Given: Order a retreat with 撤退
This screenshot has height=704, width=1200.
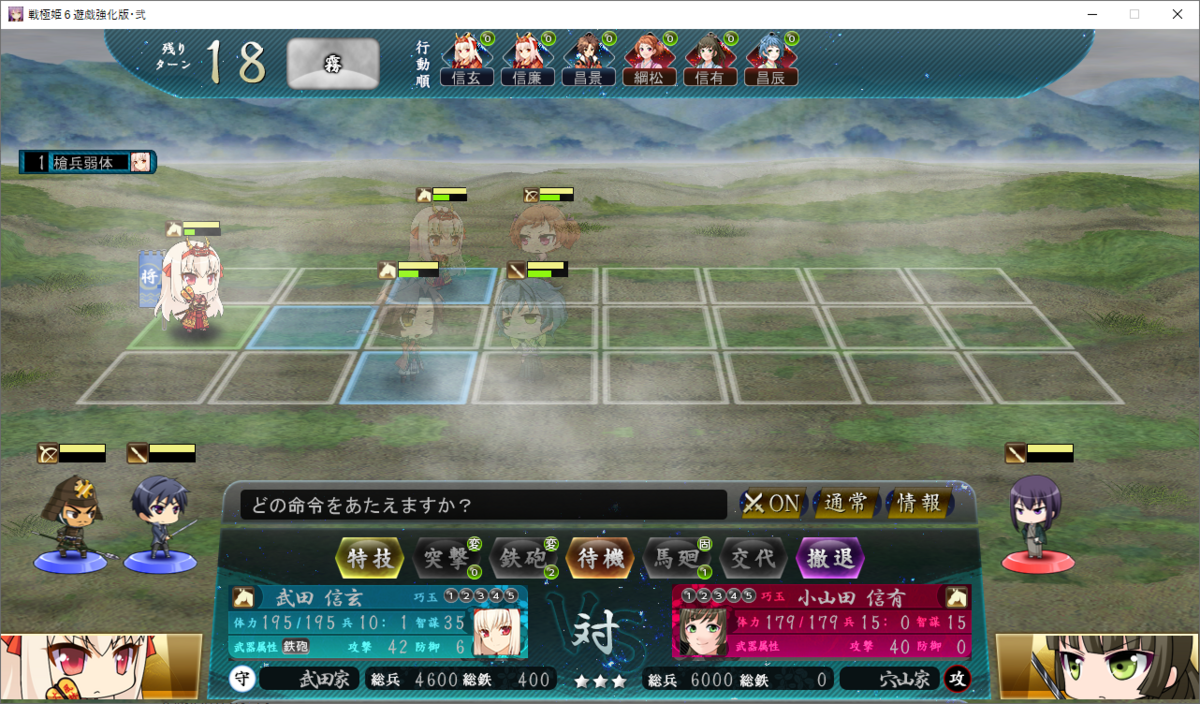Looking at the screenshot, I should tap(830, 558).
